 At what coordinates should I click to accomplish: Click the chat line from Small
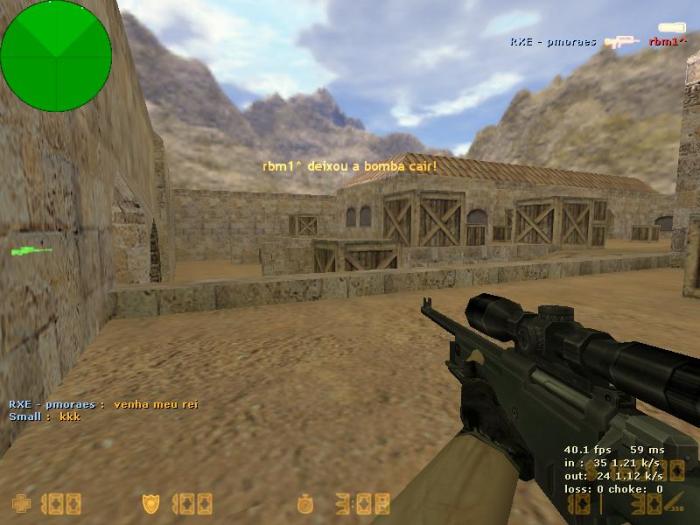point(44,416)
